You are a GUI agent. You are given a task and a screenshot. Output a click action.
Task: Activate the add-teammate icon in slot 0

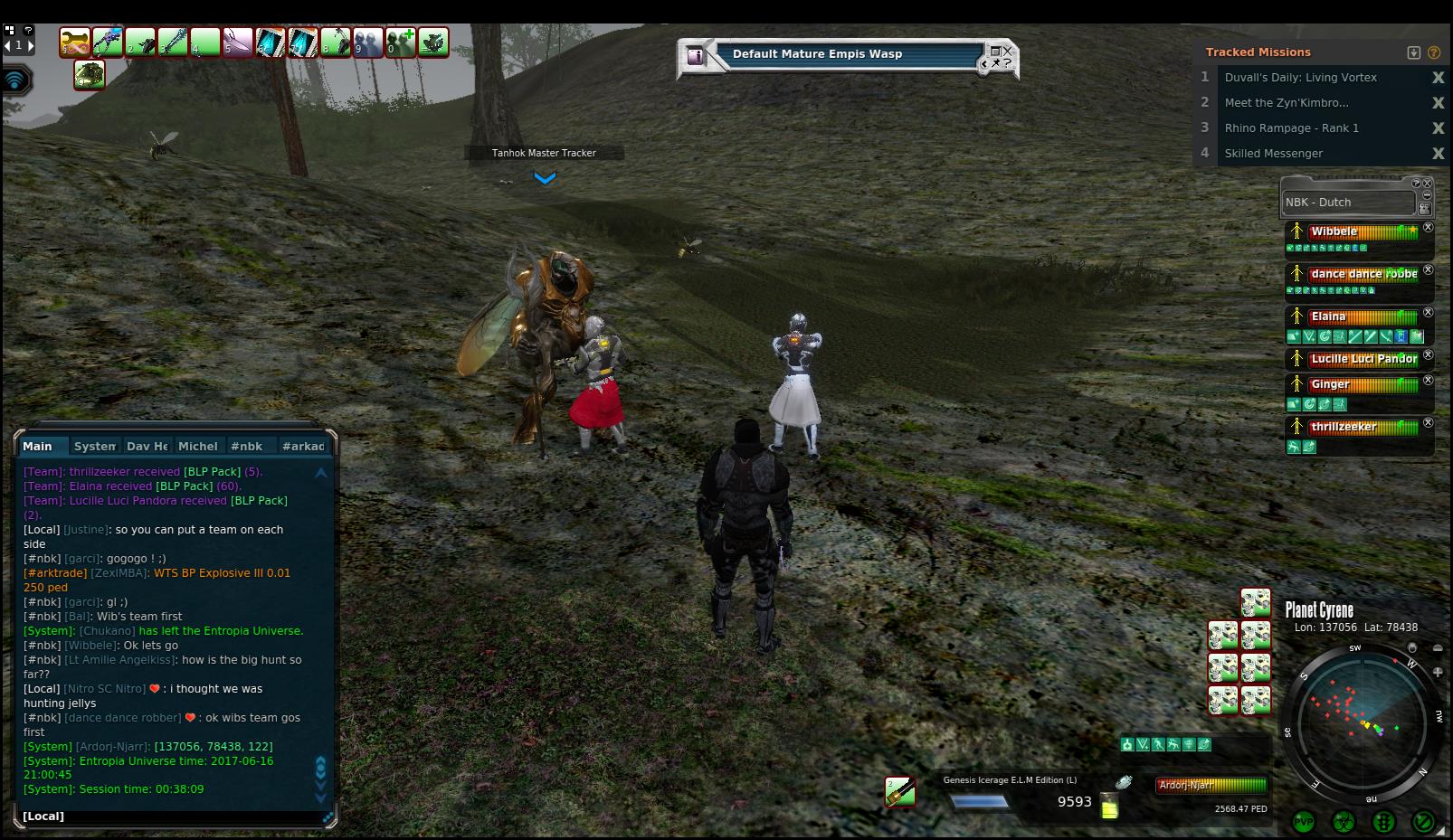tap(401, 42)
